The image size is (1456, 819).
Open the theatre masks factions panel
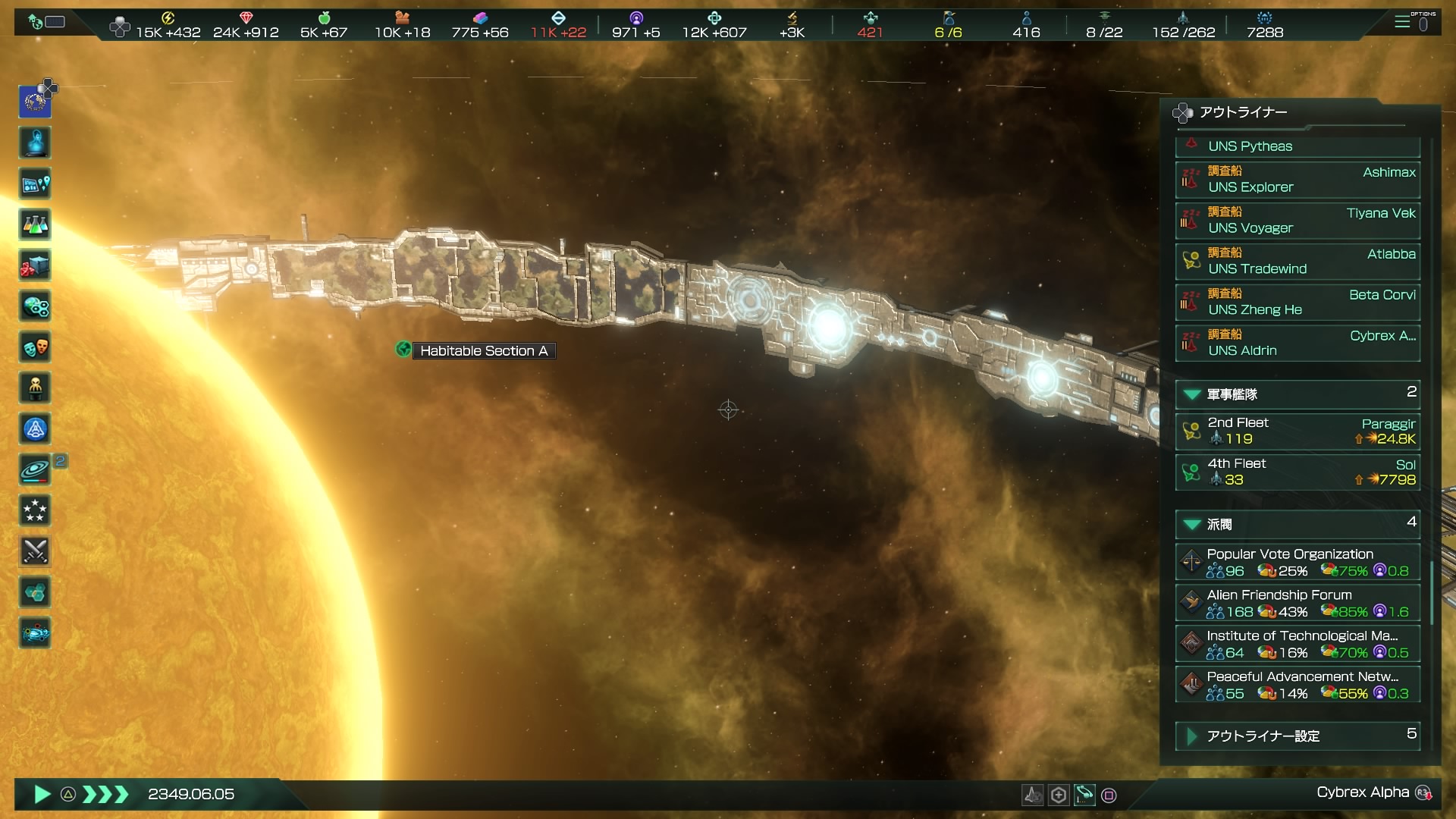[35, 347]
